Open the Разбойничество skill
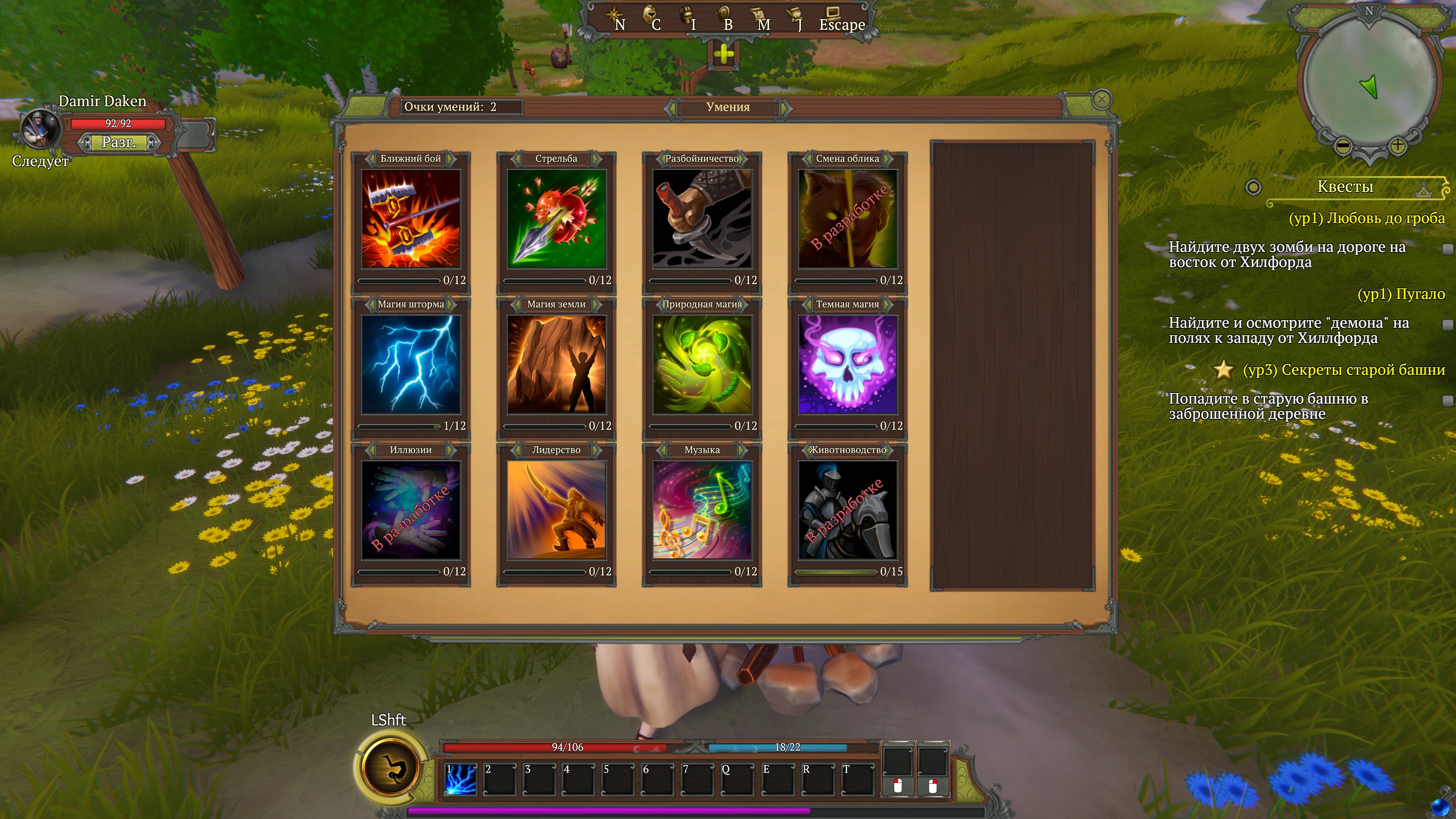Screen dimensions: 1456x819 701,219
